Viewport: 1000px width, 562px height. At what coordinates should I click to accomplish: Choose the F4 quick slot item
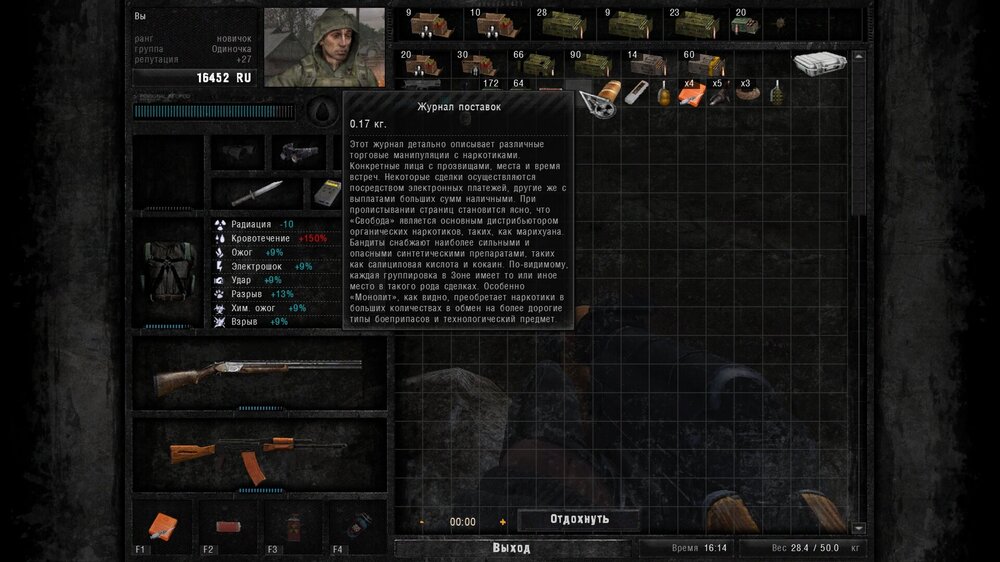point(357,525)
